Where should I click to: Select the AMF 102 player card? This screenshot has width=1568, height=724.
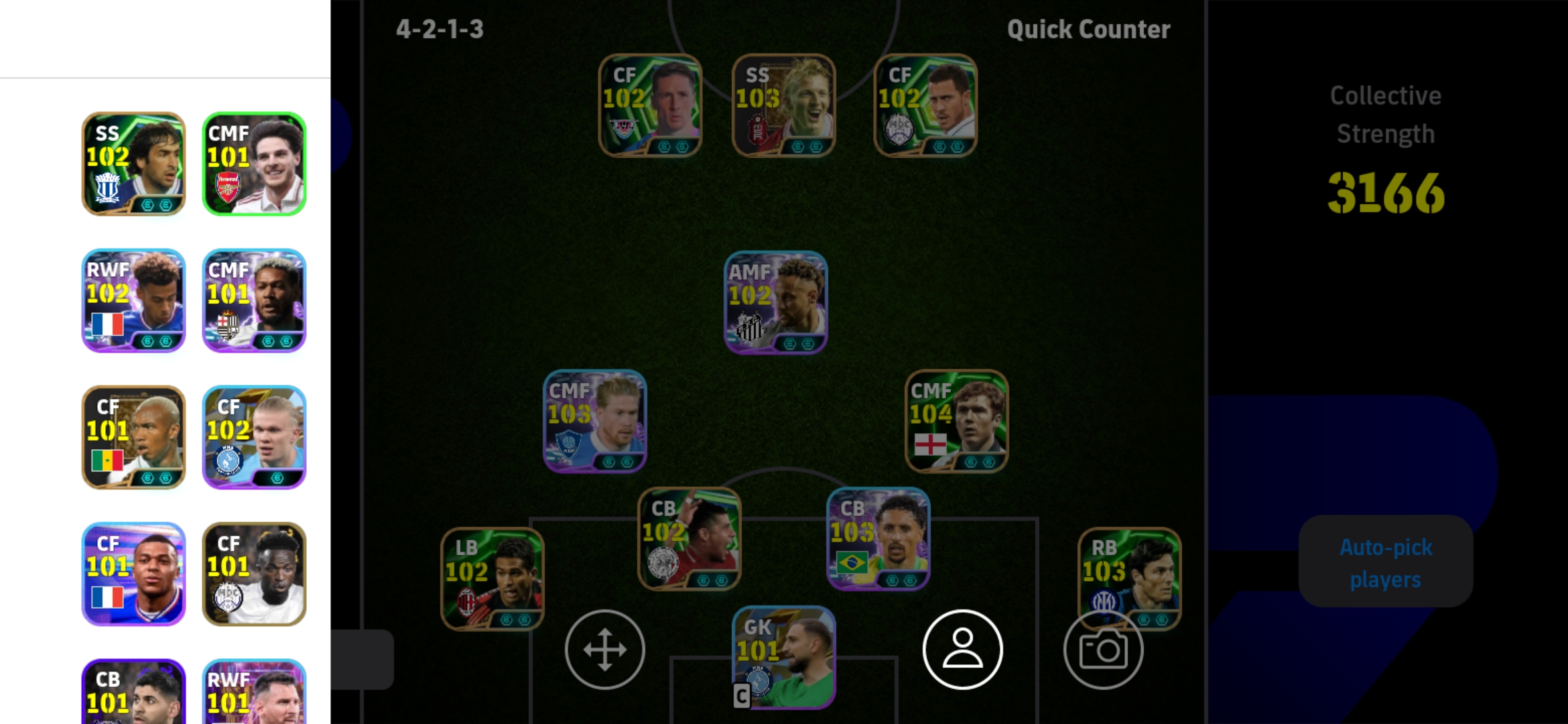tap(775, 302)
